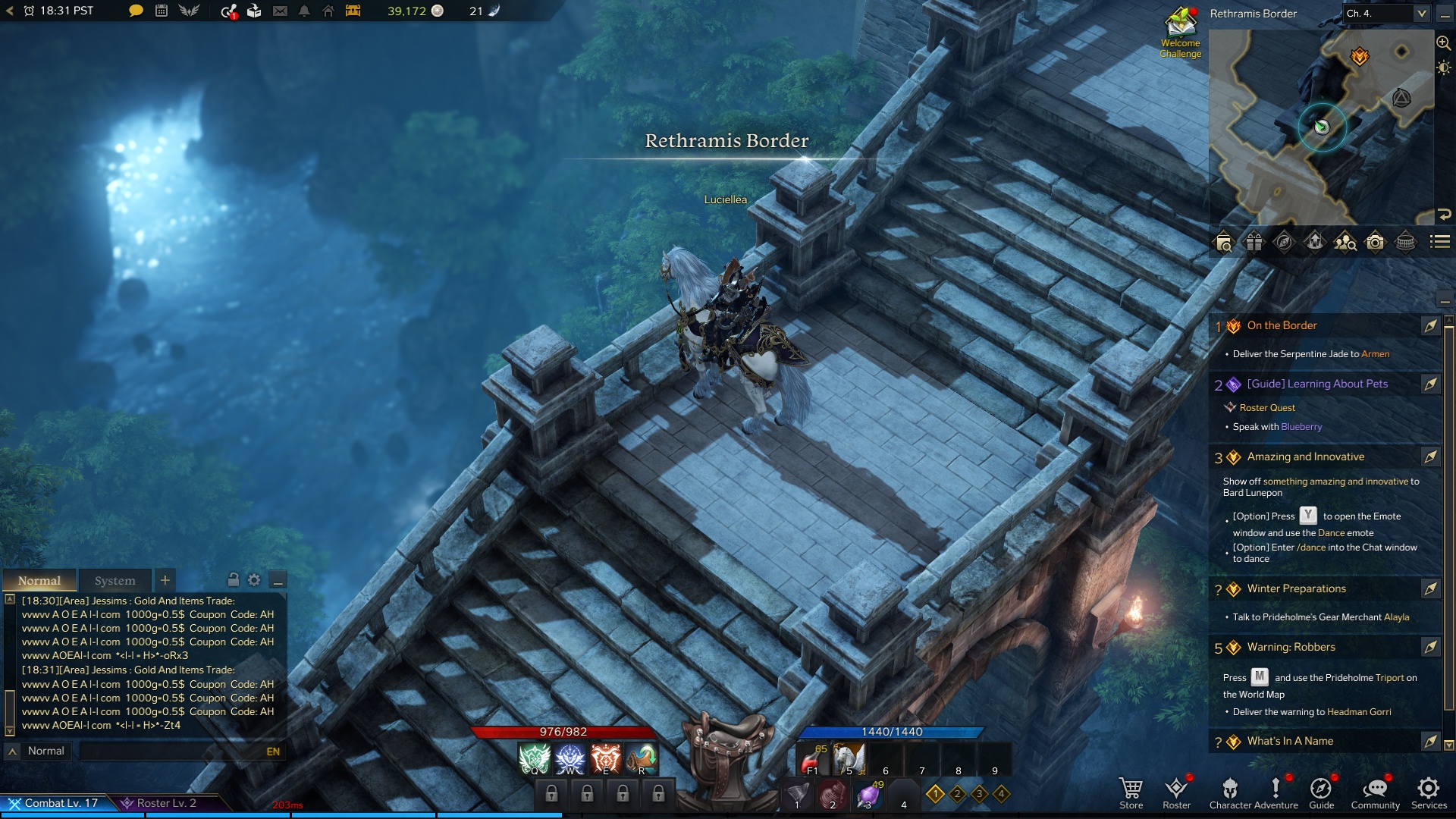Open the product inventory gift icon near the minimap

1253,243
